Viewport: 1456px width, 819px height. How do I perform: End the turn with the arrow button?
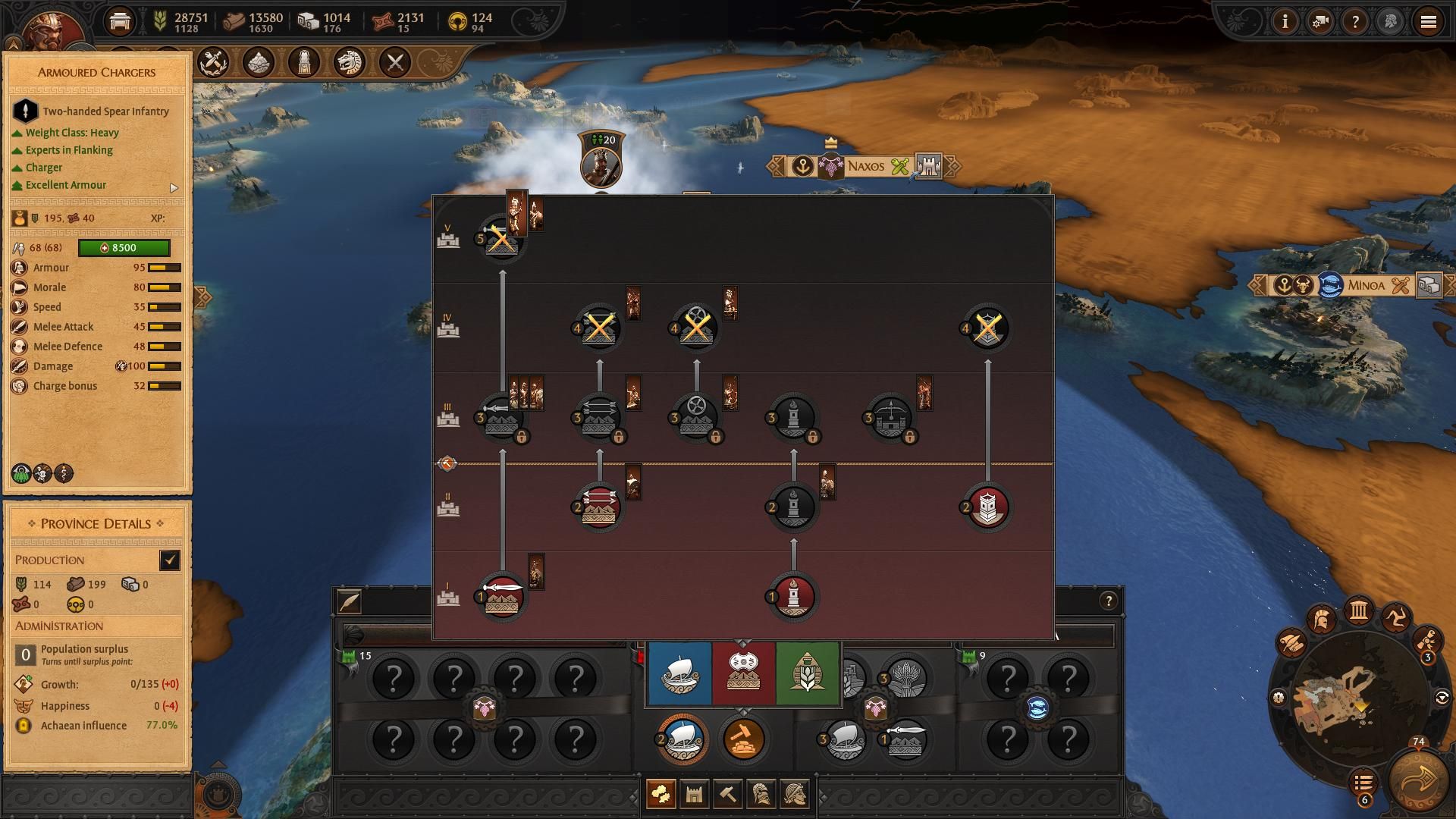[1418, 781]
